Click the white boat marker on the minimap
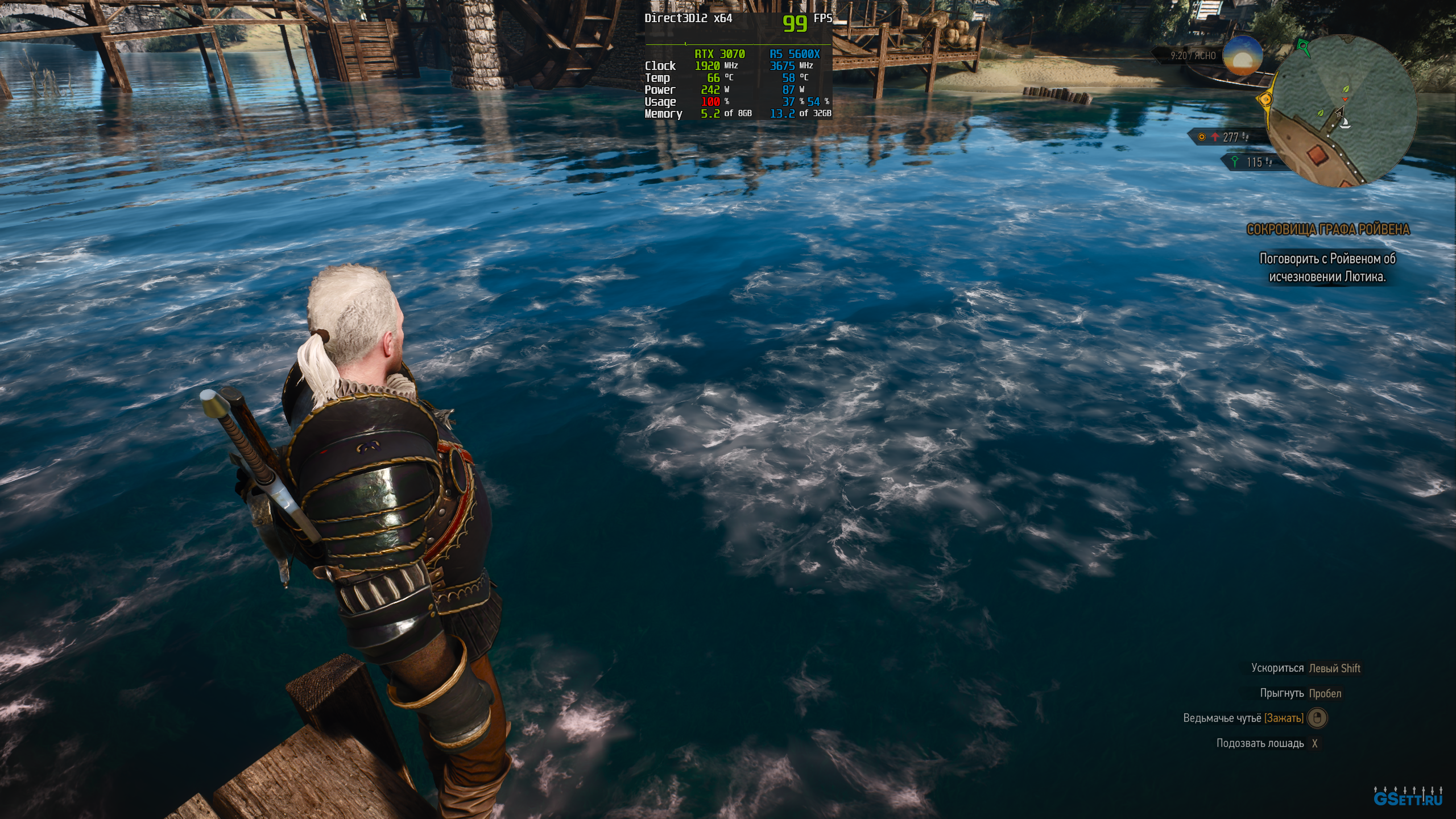 pos(1345,122)
